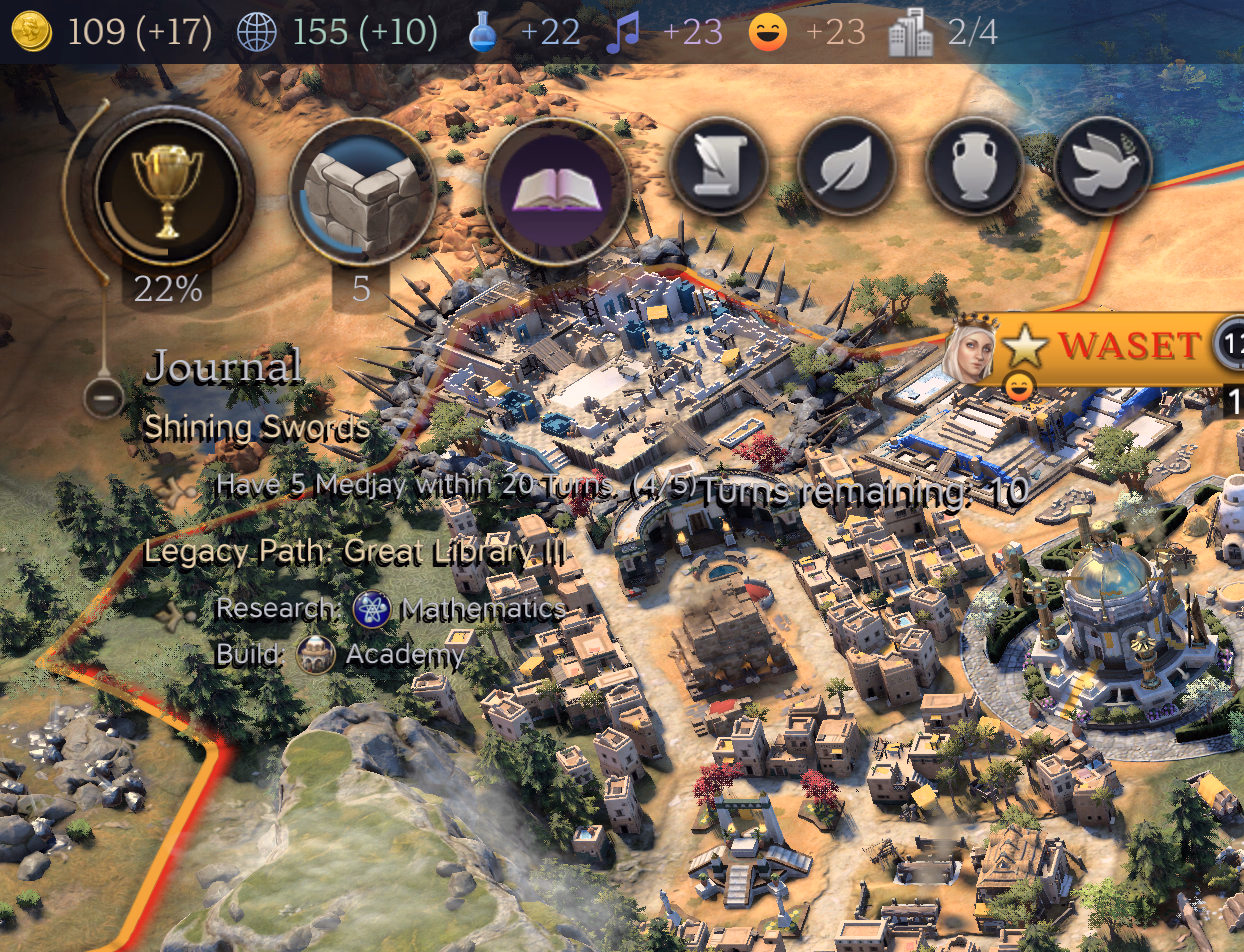The height and width of the screenshot is (952, 1244).
Task: Click the globe influence indicator
Action: pyautogui.click(x=256, y=32)
